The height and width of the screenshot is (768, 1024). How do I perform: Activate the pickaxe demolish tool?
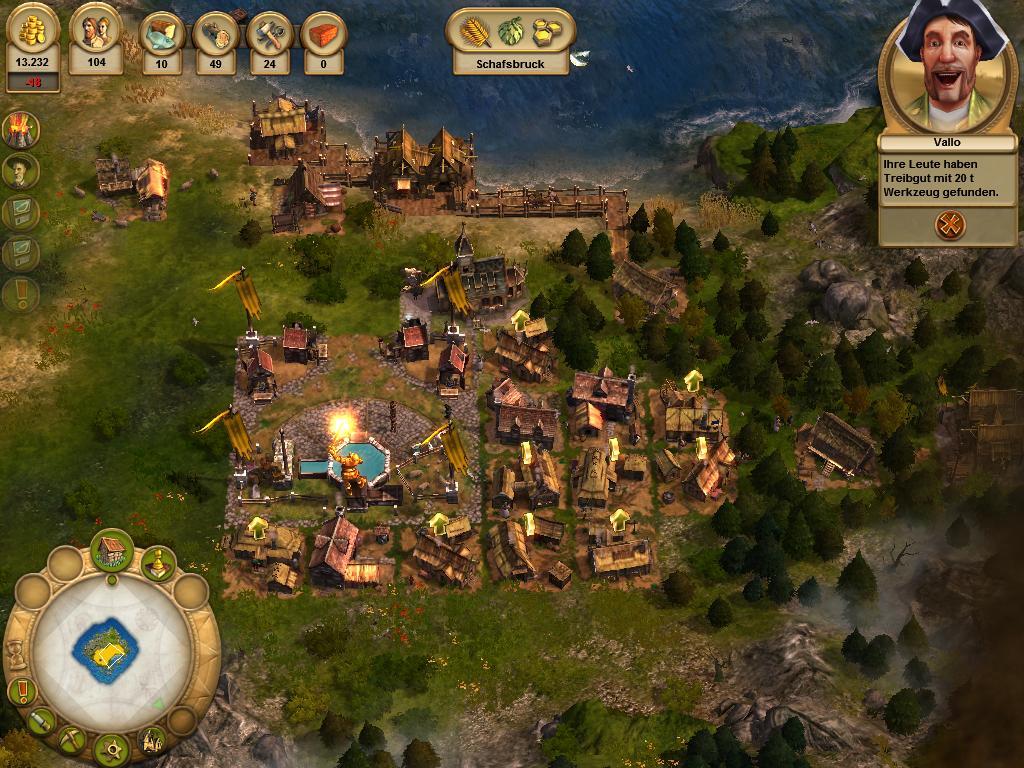point(72,740)
